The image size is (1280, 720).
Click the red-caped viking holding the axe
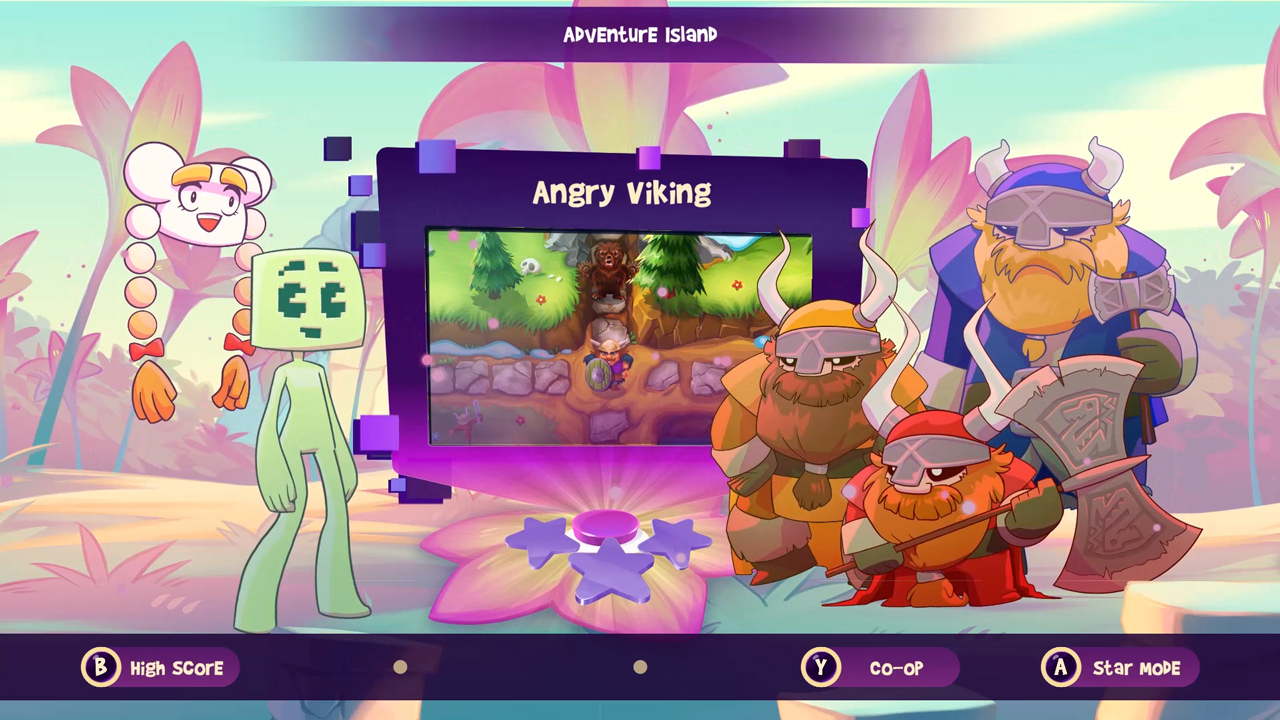930,500
